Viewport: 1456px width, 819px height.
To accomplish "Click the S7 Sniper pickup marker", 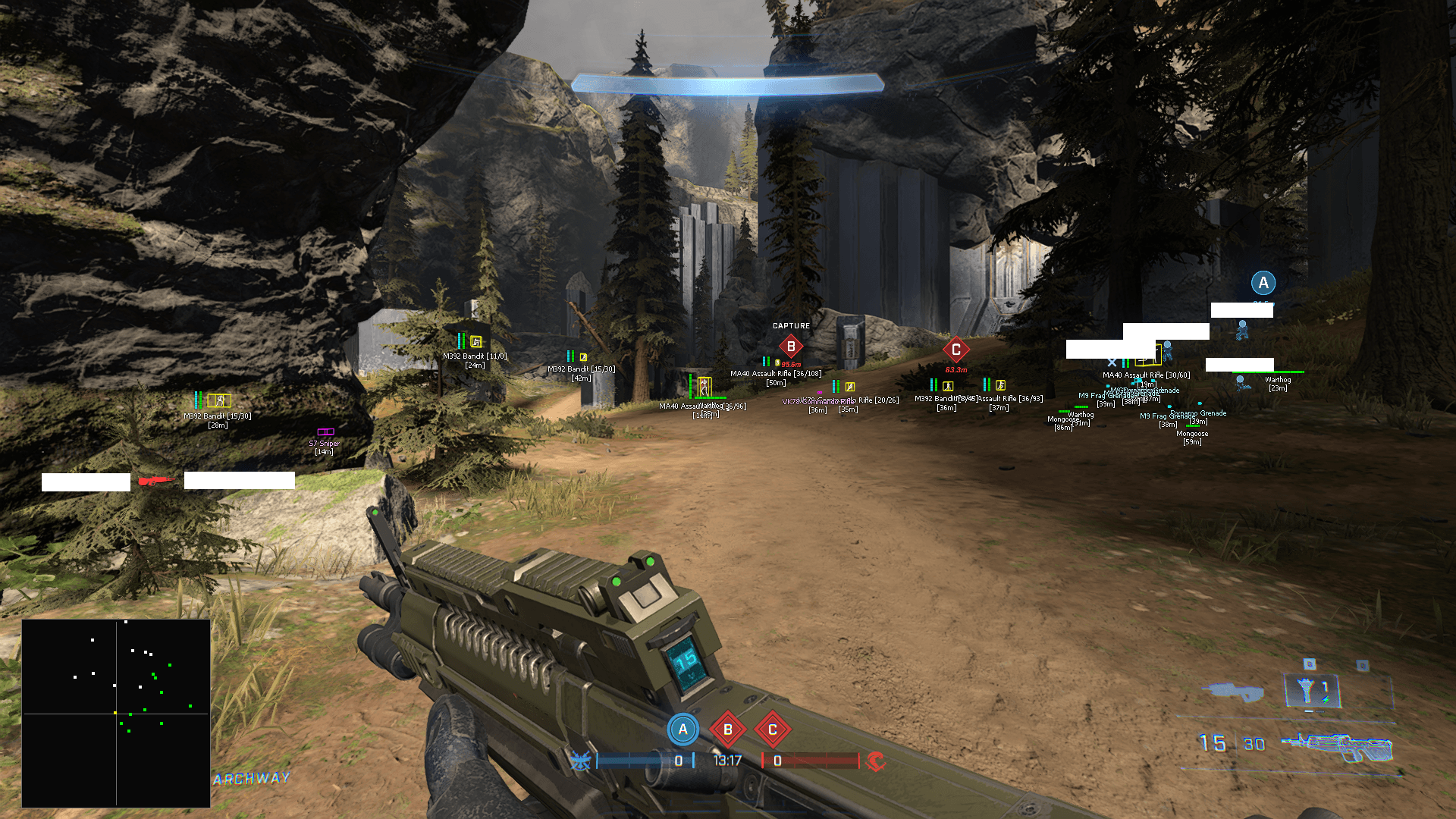I will coord(325,432).
